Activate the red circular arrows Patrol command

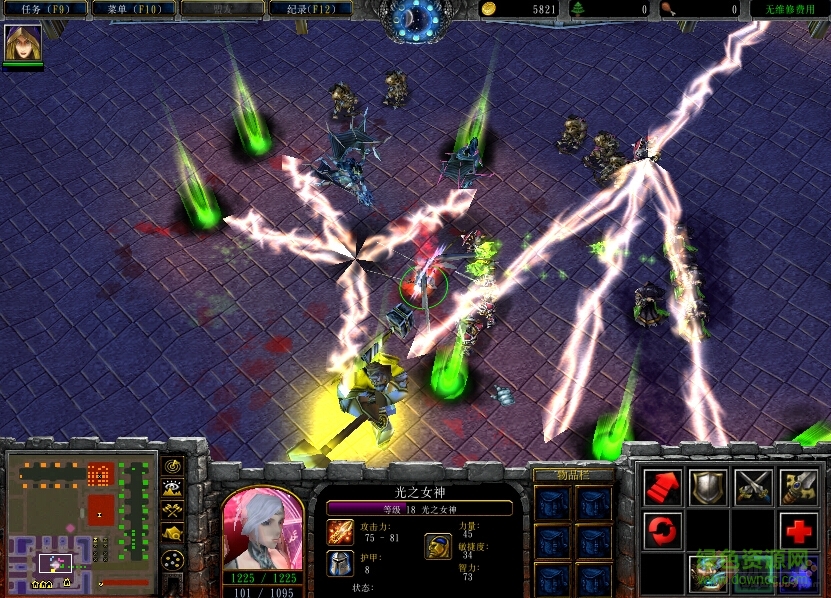662,529
